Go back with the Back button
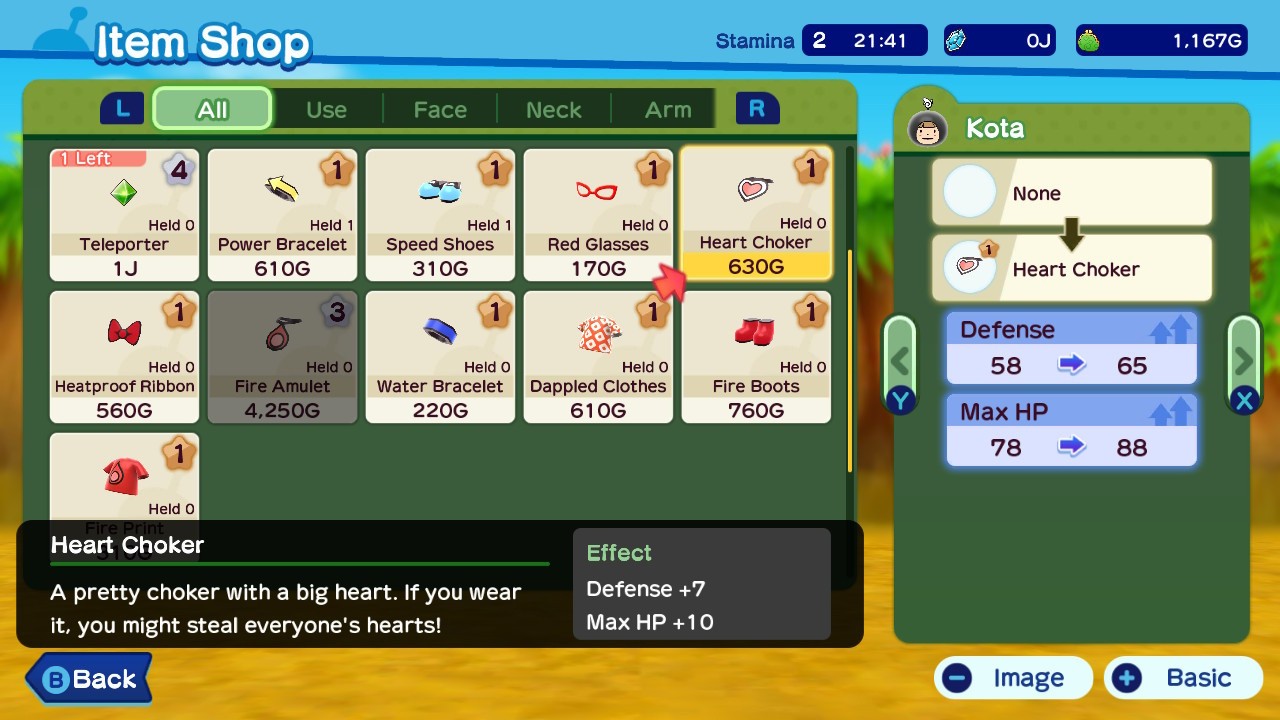Screen dimensions: 1280x720 click(89, 679)
